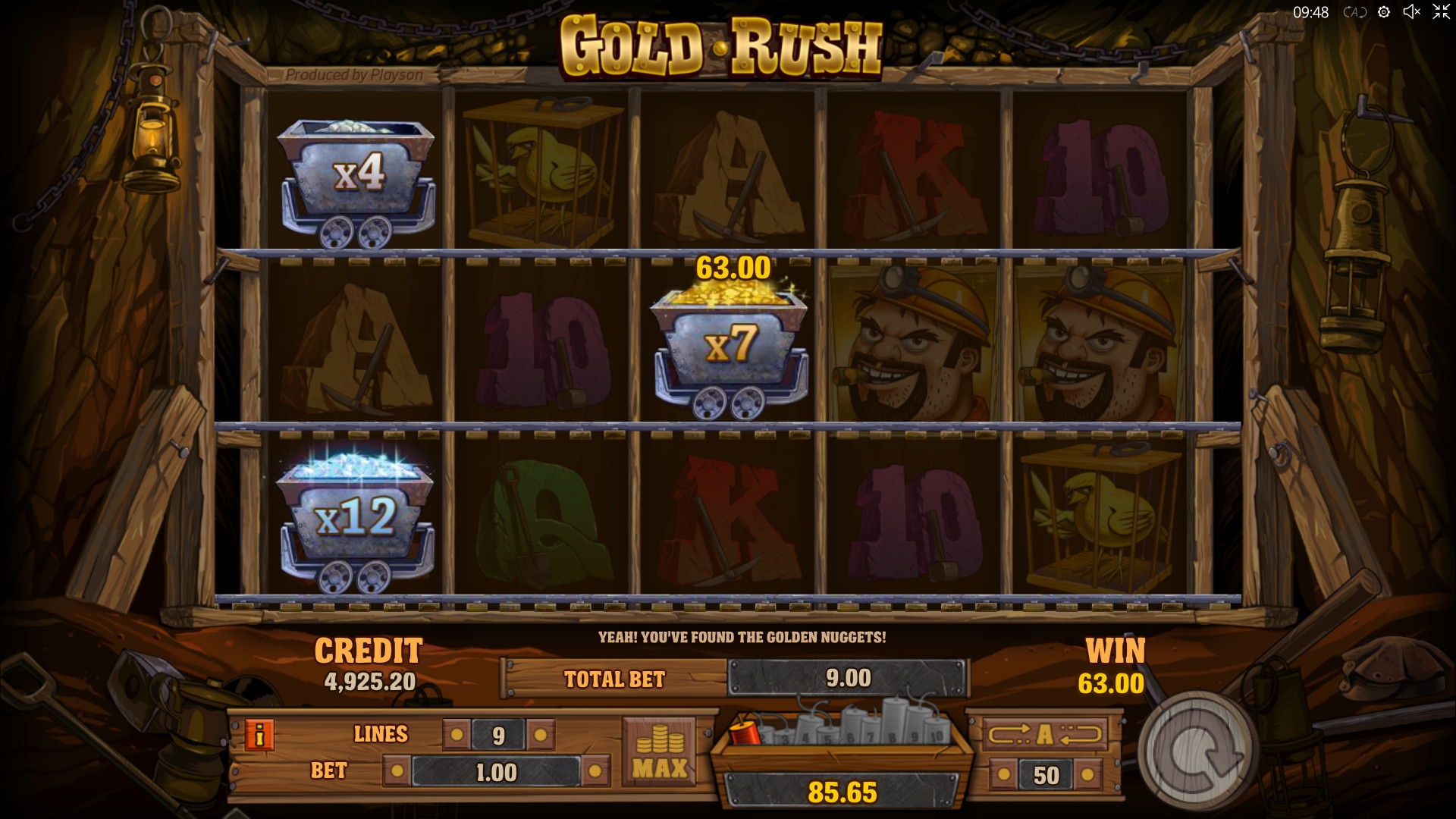Decrease the autoplay spin count

coord(1003,775)
